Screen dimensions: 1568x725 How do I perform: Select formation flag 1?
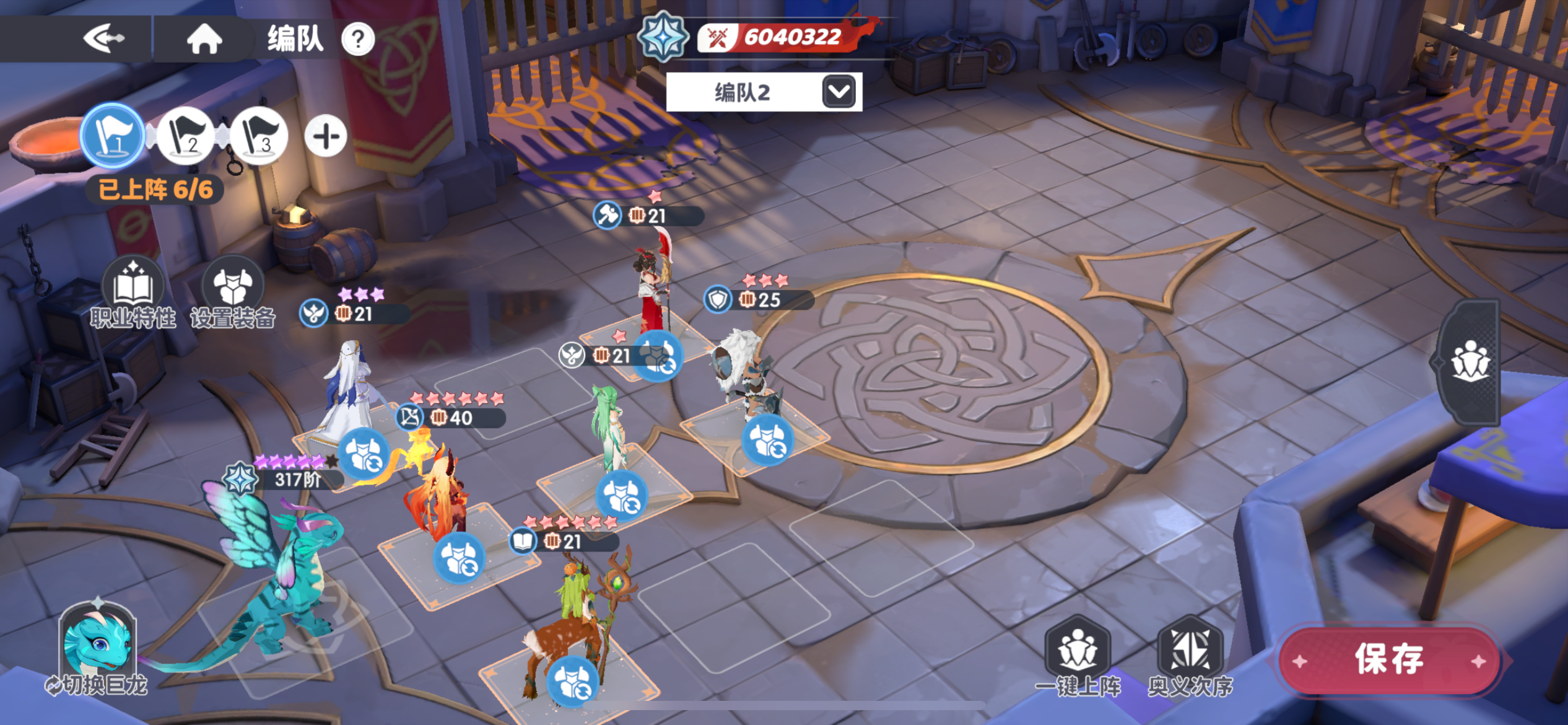(112, 136)
